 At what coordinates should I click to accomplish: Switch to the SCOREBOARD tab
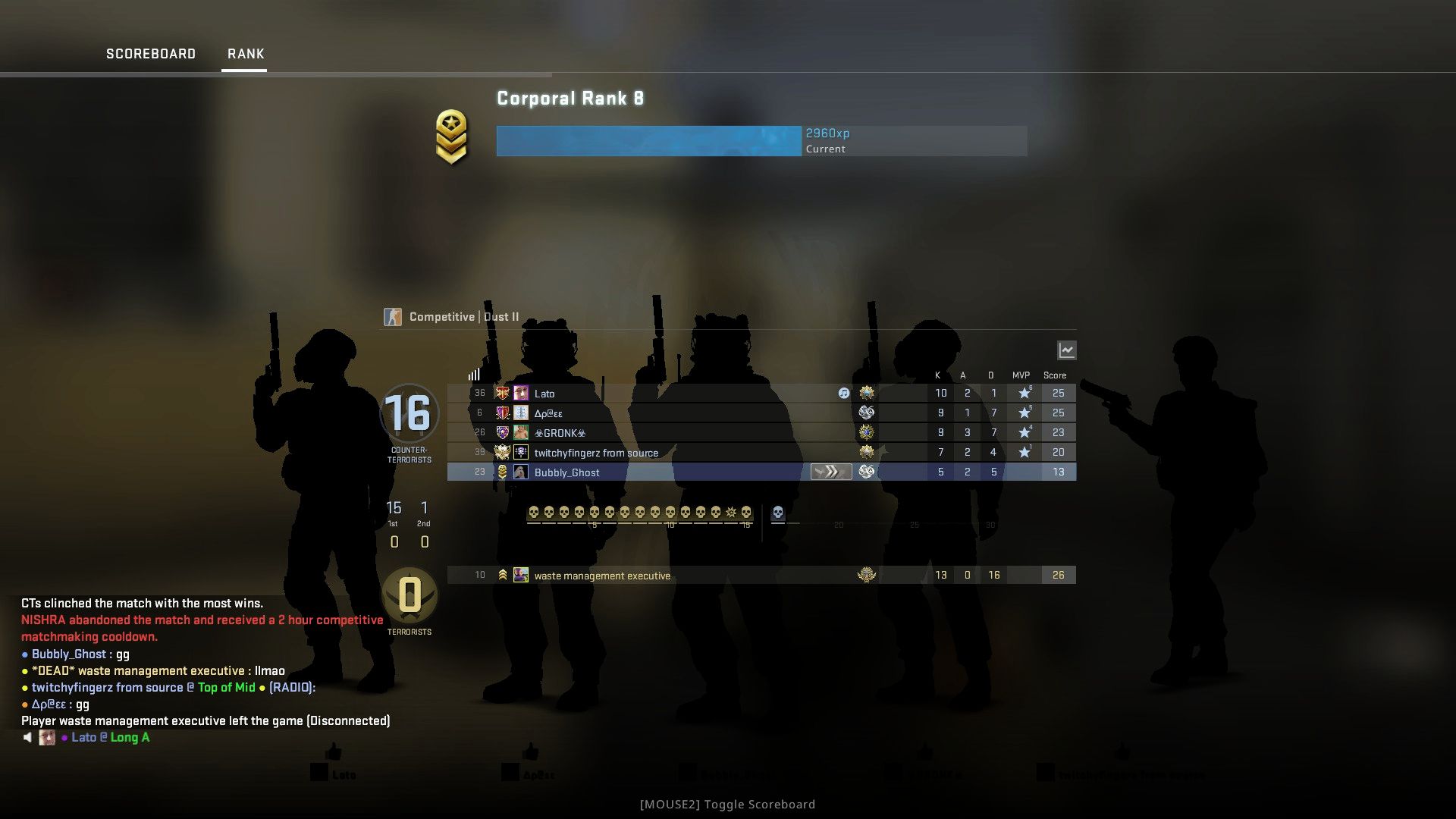coord(151,53)
